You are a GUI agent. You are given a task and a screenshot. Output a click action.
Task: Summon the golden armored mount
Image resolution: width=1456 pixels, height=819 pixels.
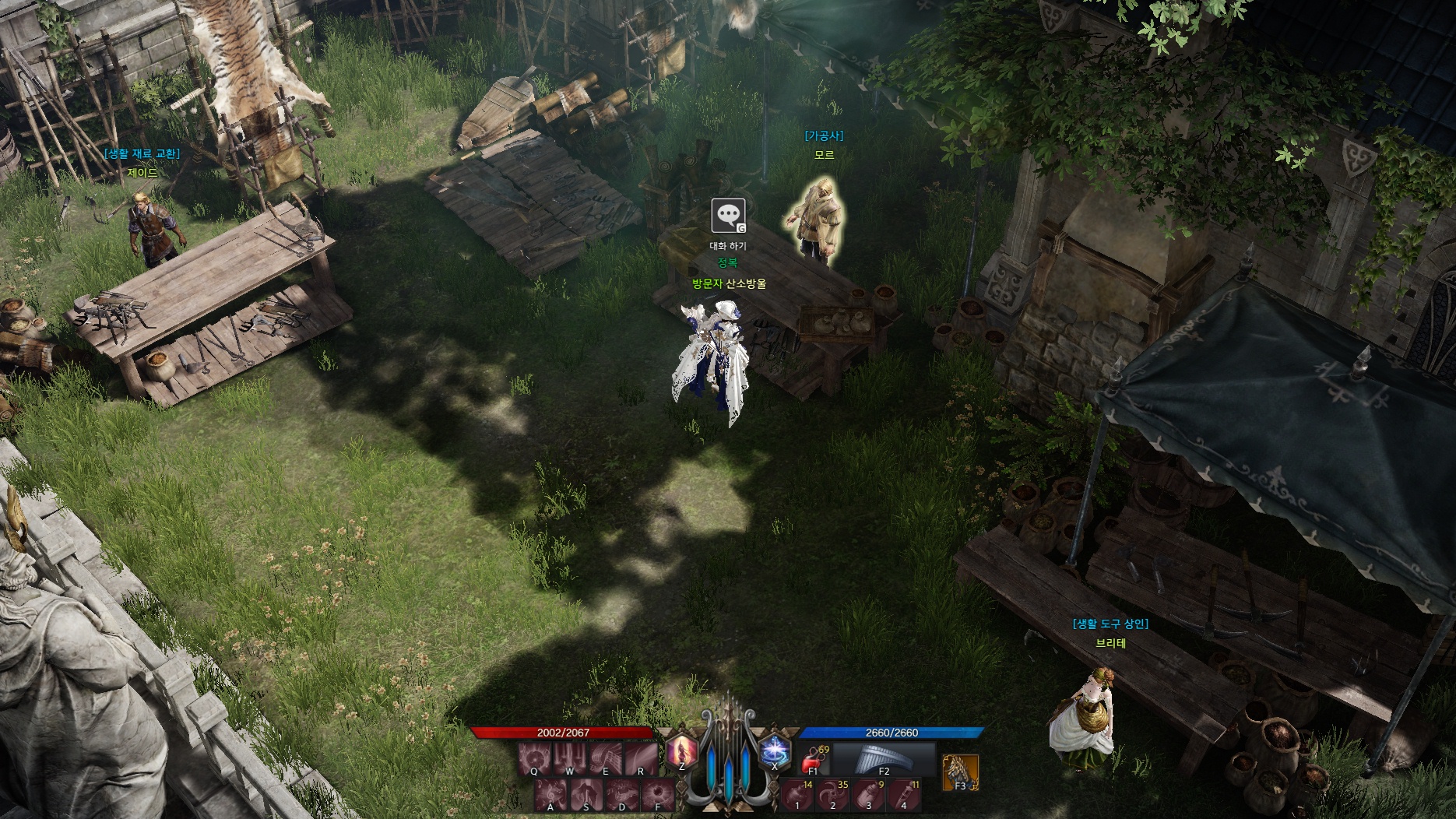coord(959,772)
